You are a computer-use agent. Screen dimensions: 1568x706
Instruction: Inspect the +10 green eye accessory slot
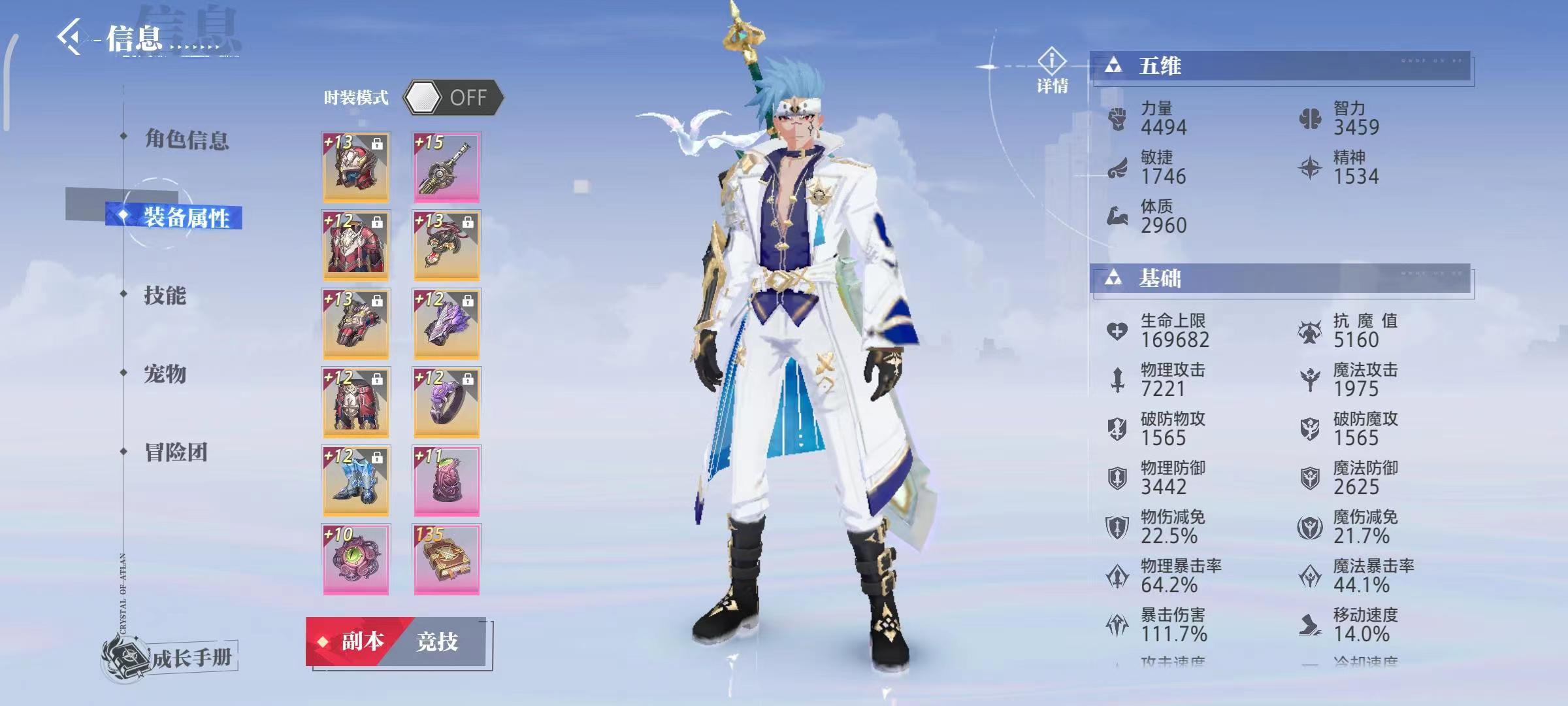tap(356, 559)
